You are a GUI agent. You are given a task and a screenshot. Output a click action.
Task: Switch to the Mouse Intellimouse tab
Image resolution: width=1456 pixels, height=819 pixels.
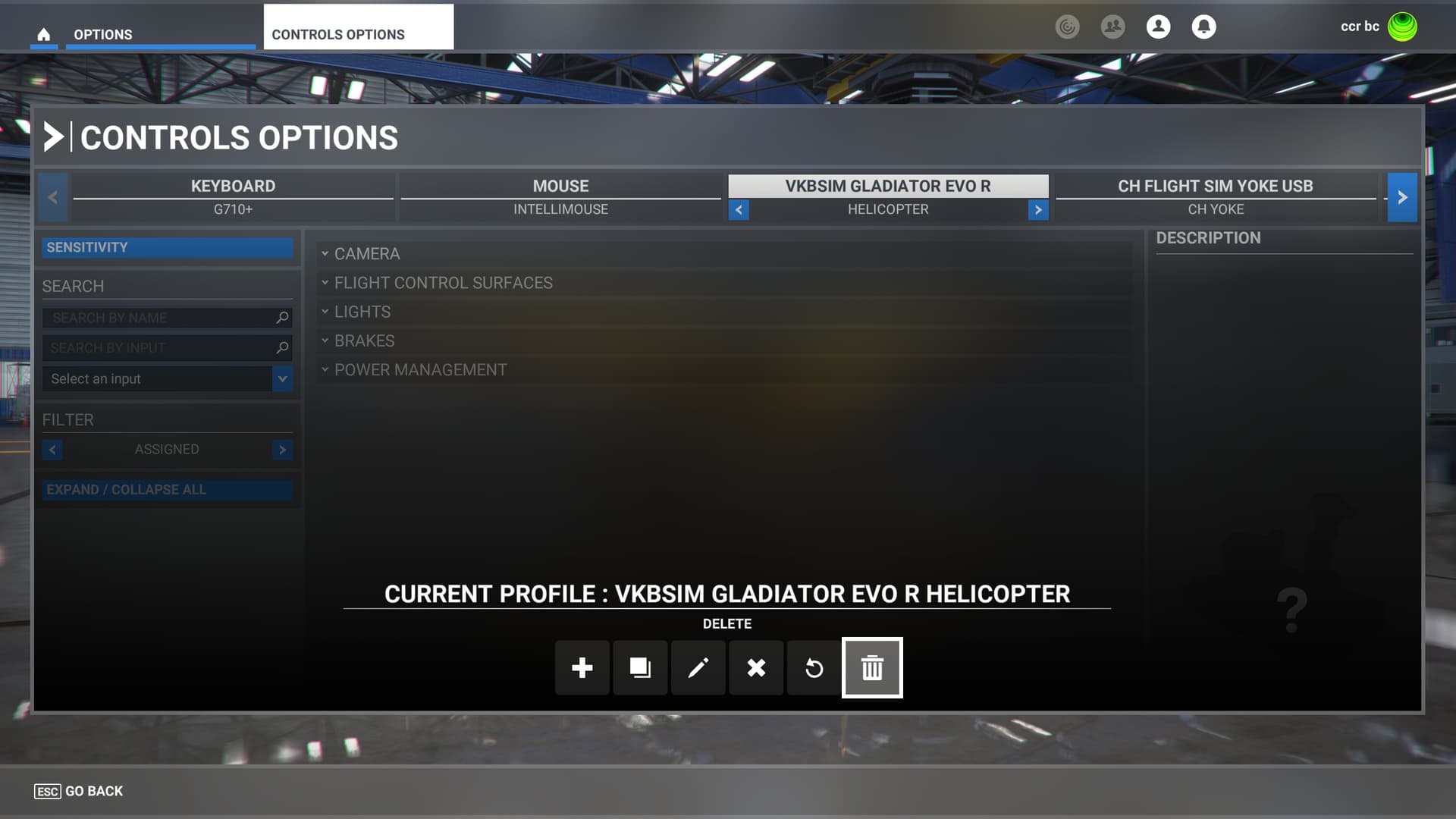pos(560,196)
